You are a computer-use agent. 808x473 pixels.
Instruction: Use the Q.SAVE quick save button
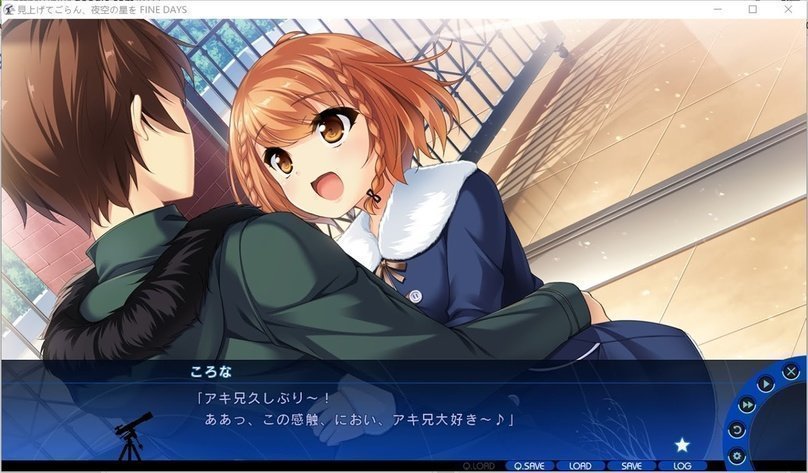pos(528,466)
